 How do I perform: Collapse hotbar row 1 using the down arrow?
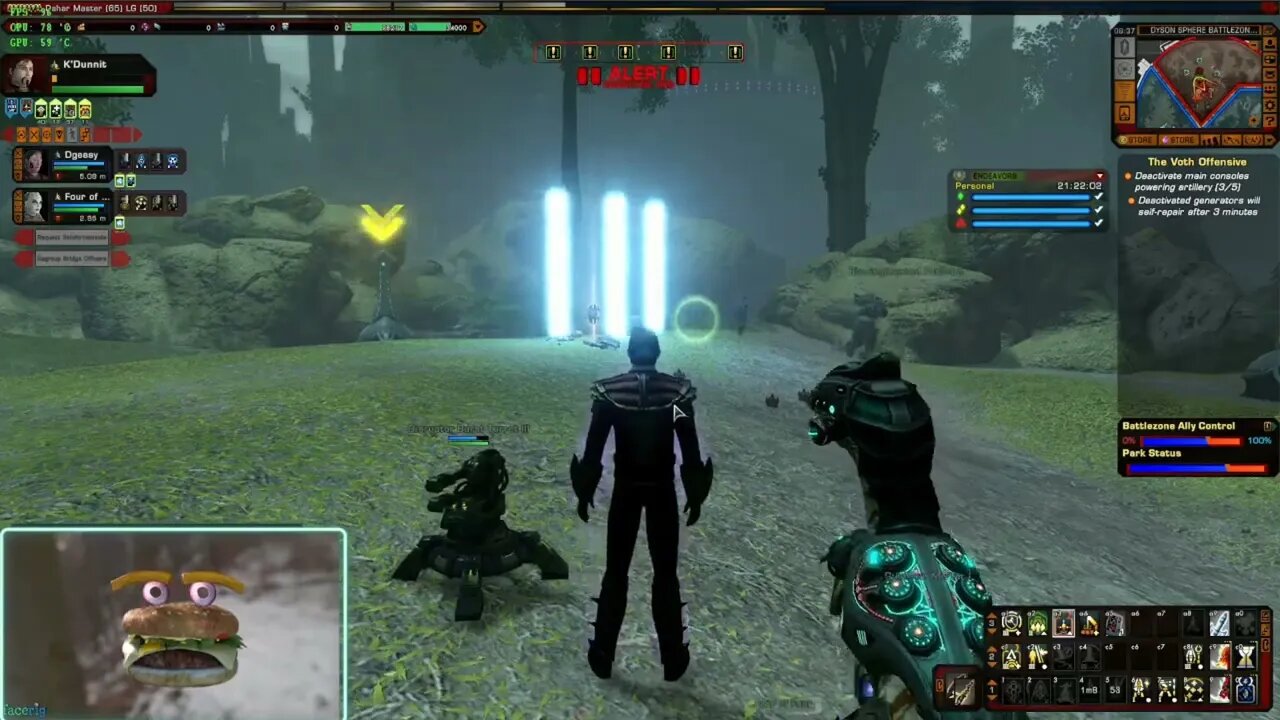990,698
